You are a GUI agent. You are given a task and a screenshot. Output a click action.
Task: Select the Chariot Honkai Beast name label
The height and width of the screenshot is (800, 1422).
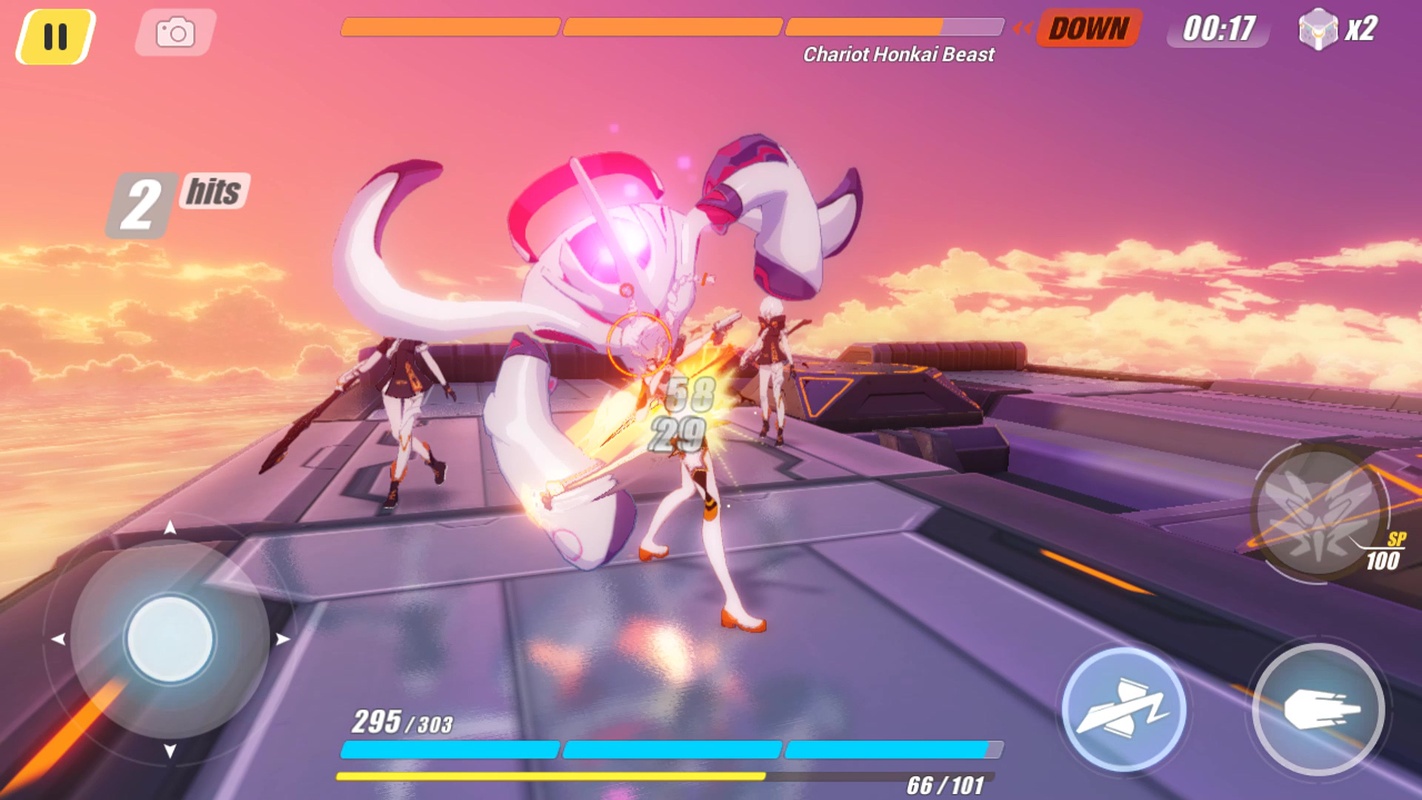[897, 55]
